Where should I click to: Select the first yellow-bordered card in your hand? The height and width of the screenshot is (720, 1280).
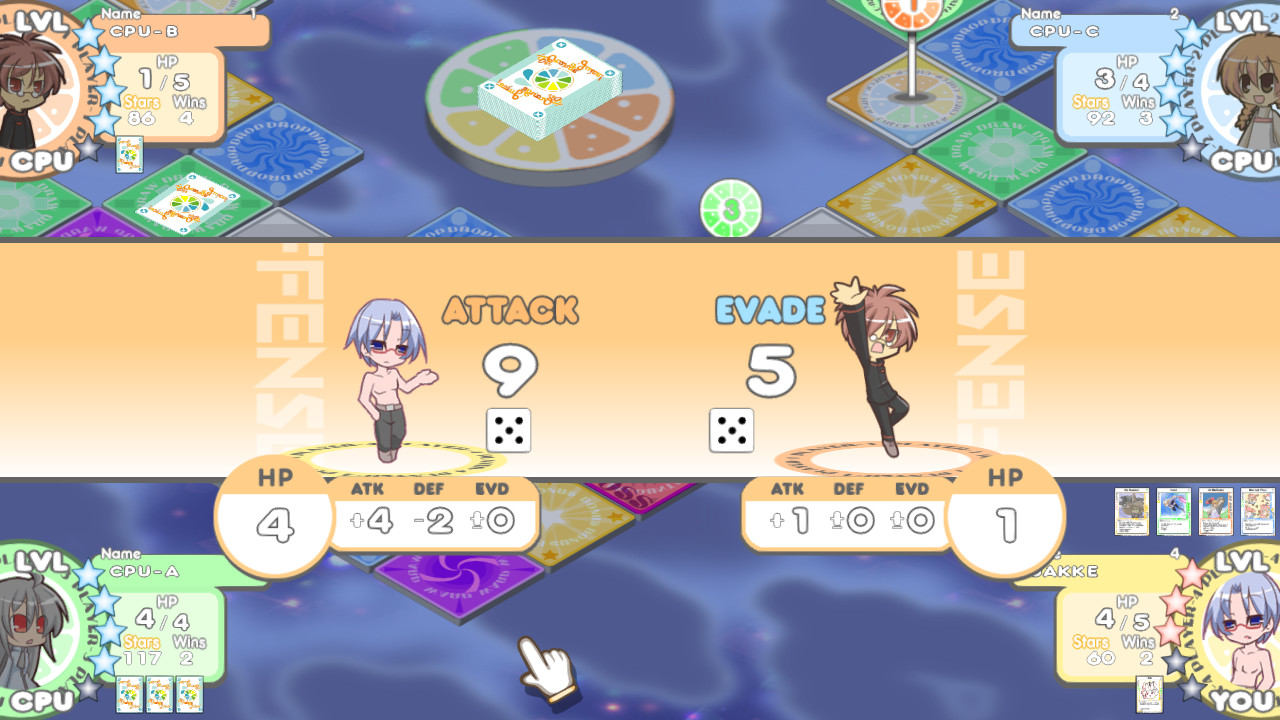coord(1131,510)
